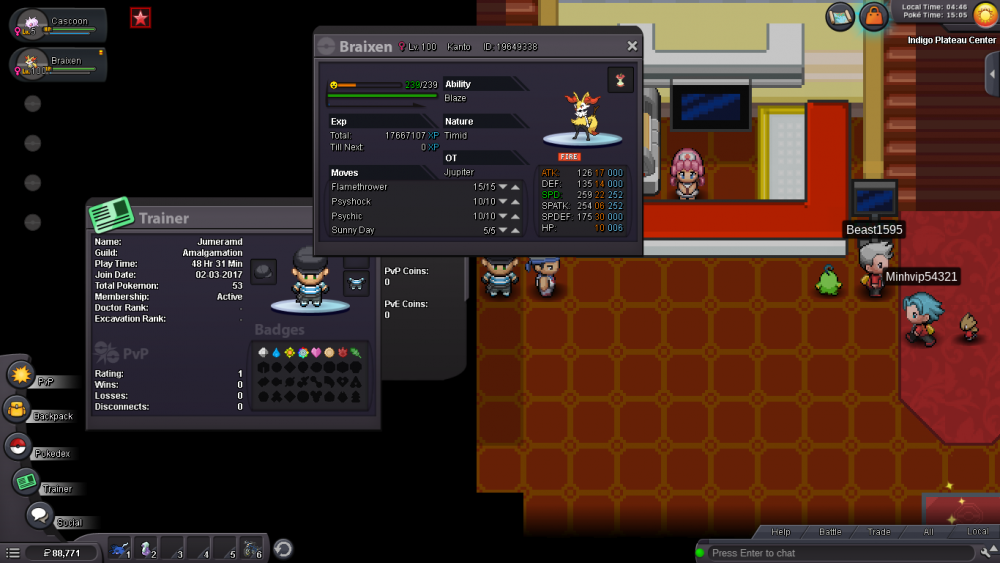Click the circular refresh arrow beside the hotbar
This screenshot has width=1000, height=563.
point(283,549)
